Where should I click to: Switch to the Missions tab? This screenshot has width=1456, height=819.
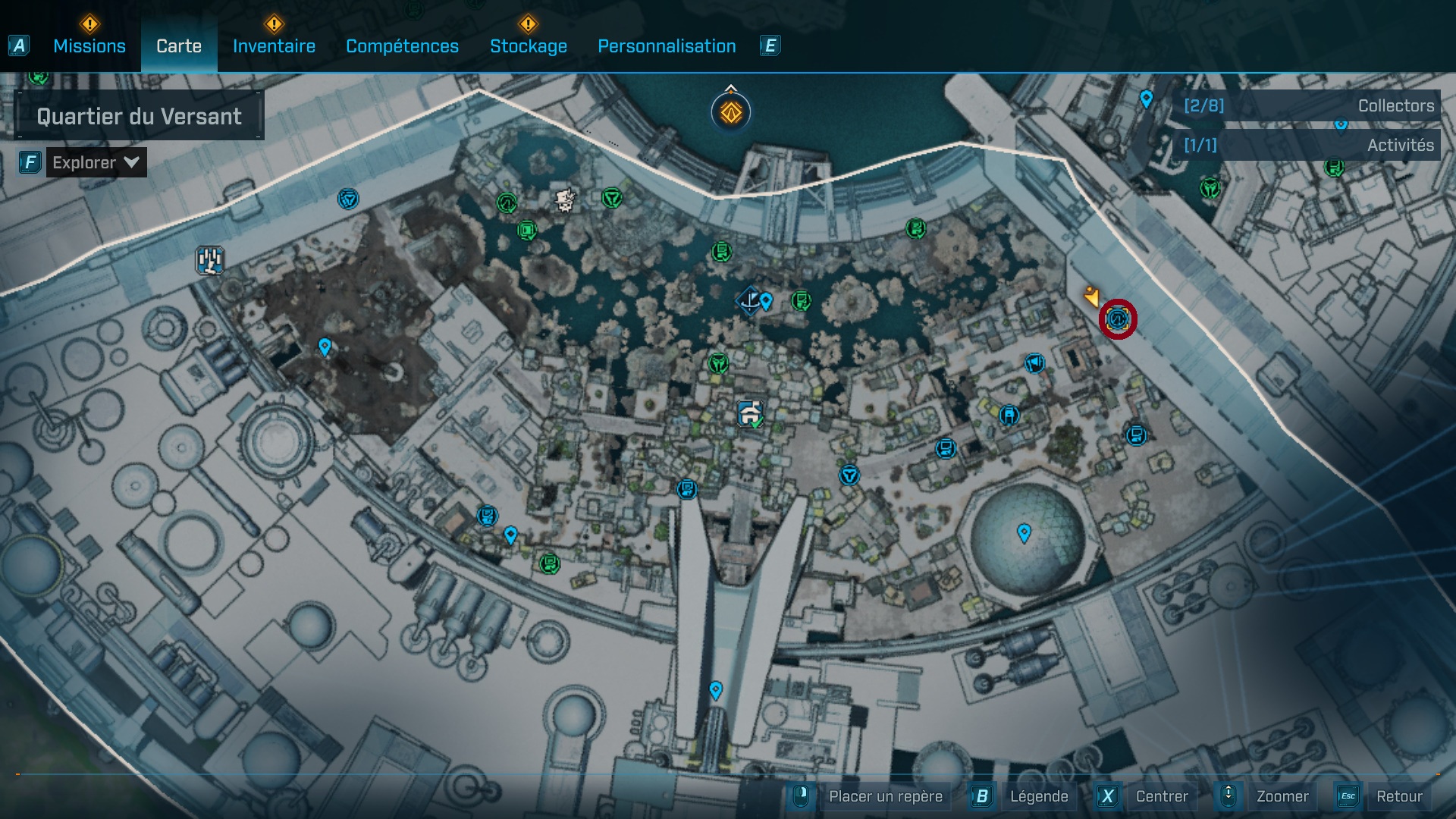[89, 46]
